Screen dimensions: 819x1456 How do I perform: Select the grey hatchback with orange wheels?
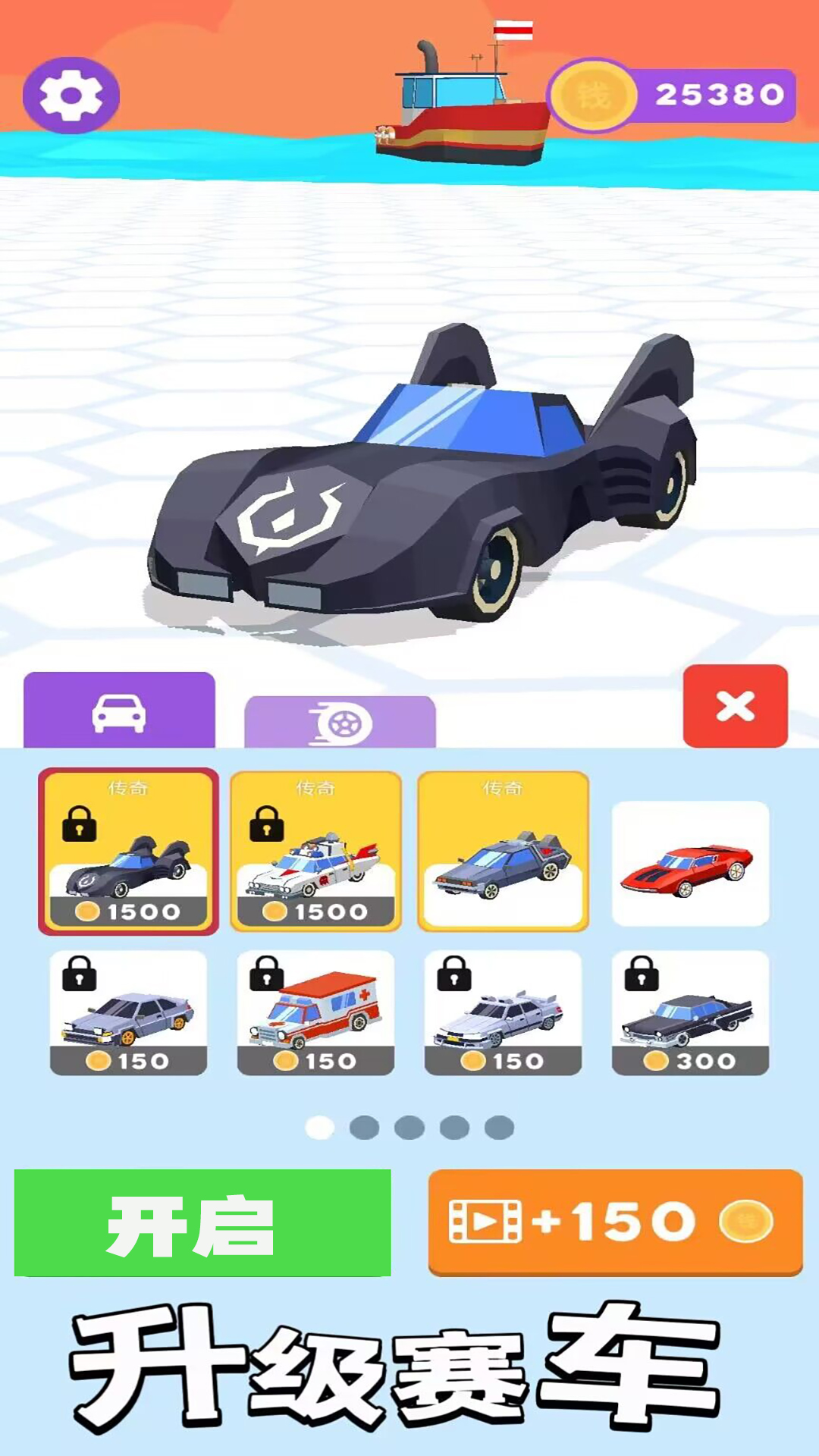click(x=128, y=1012)
